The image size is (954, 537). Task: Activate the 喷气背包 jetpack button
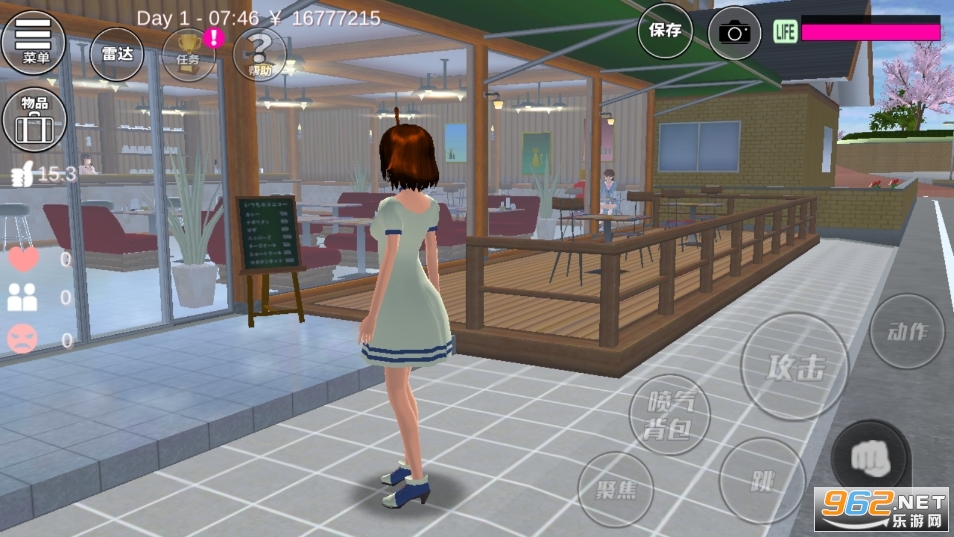[669, 415]
